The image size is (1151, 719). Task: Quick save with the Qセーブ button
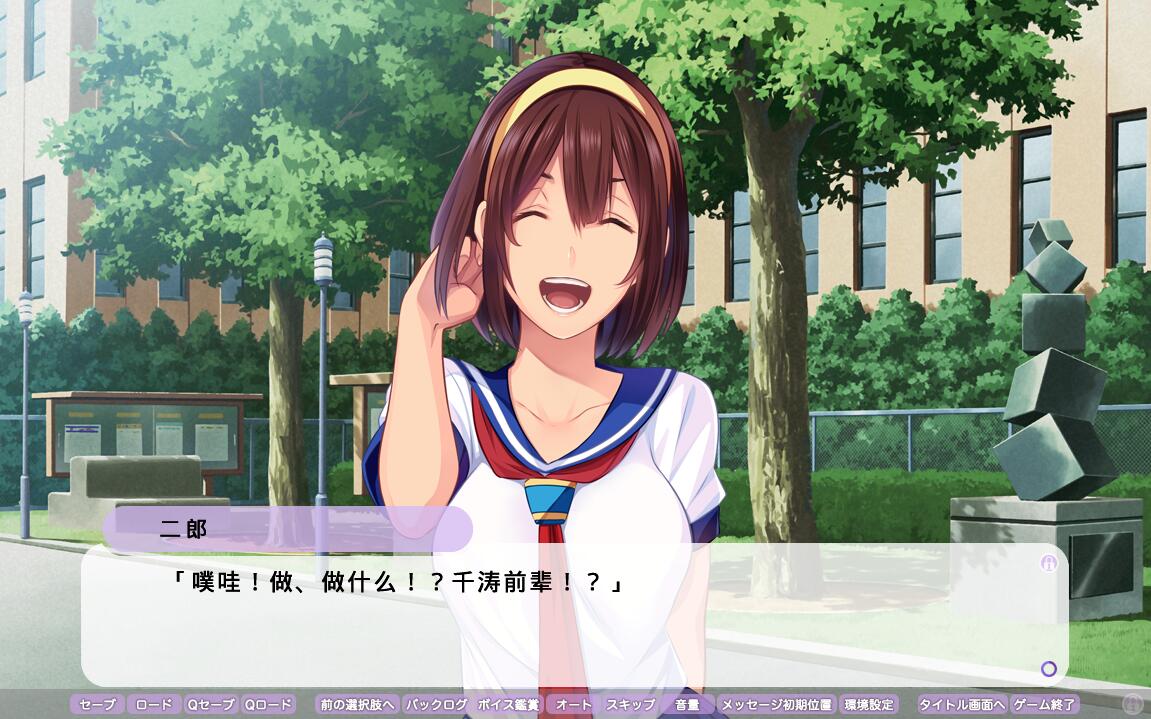[211, 704]
